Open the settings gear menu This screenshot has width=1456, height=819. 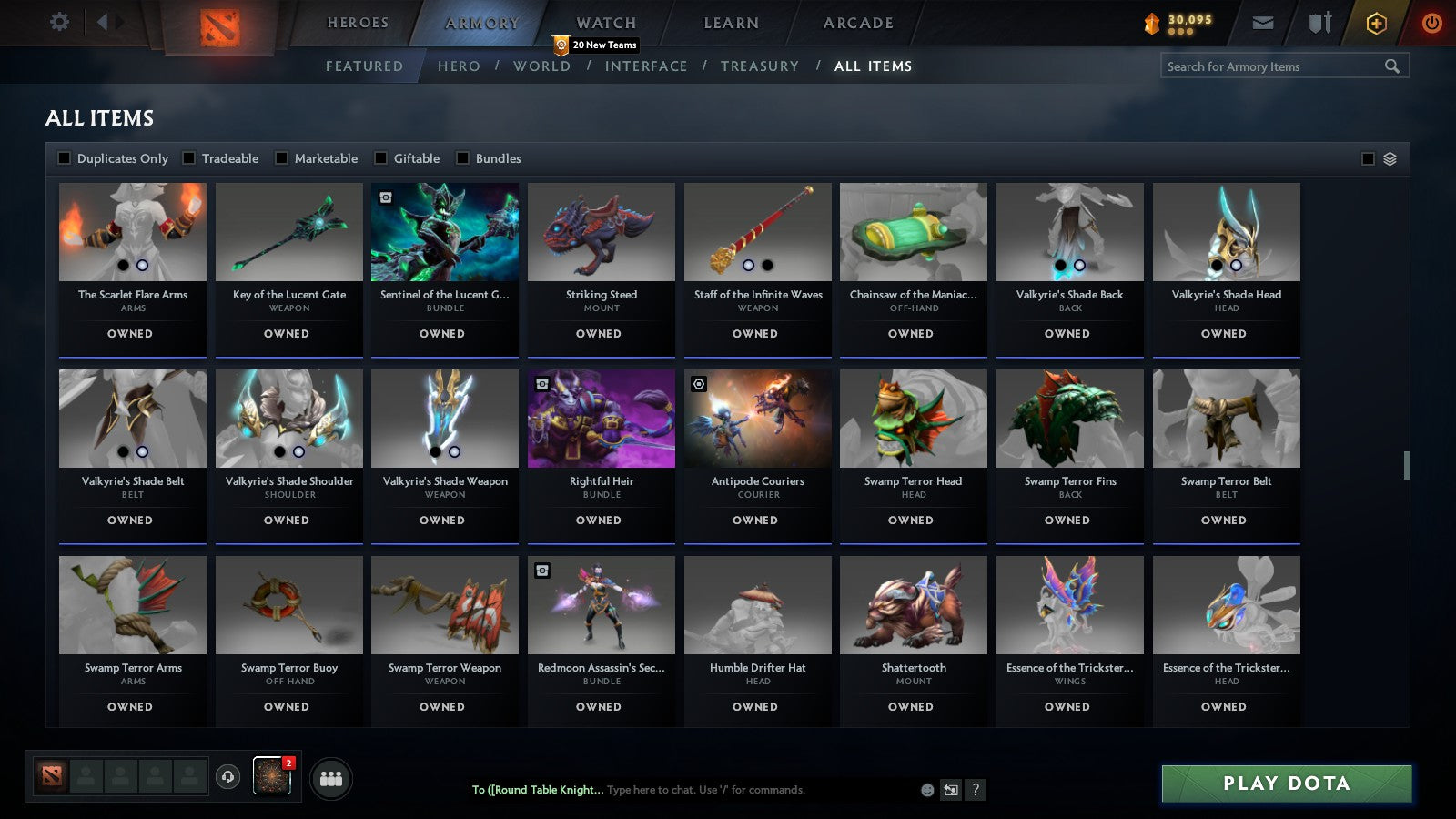pyautogui.click(x=59, y=22)
